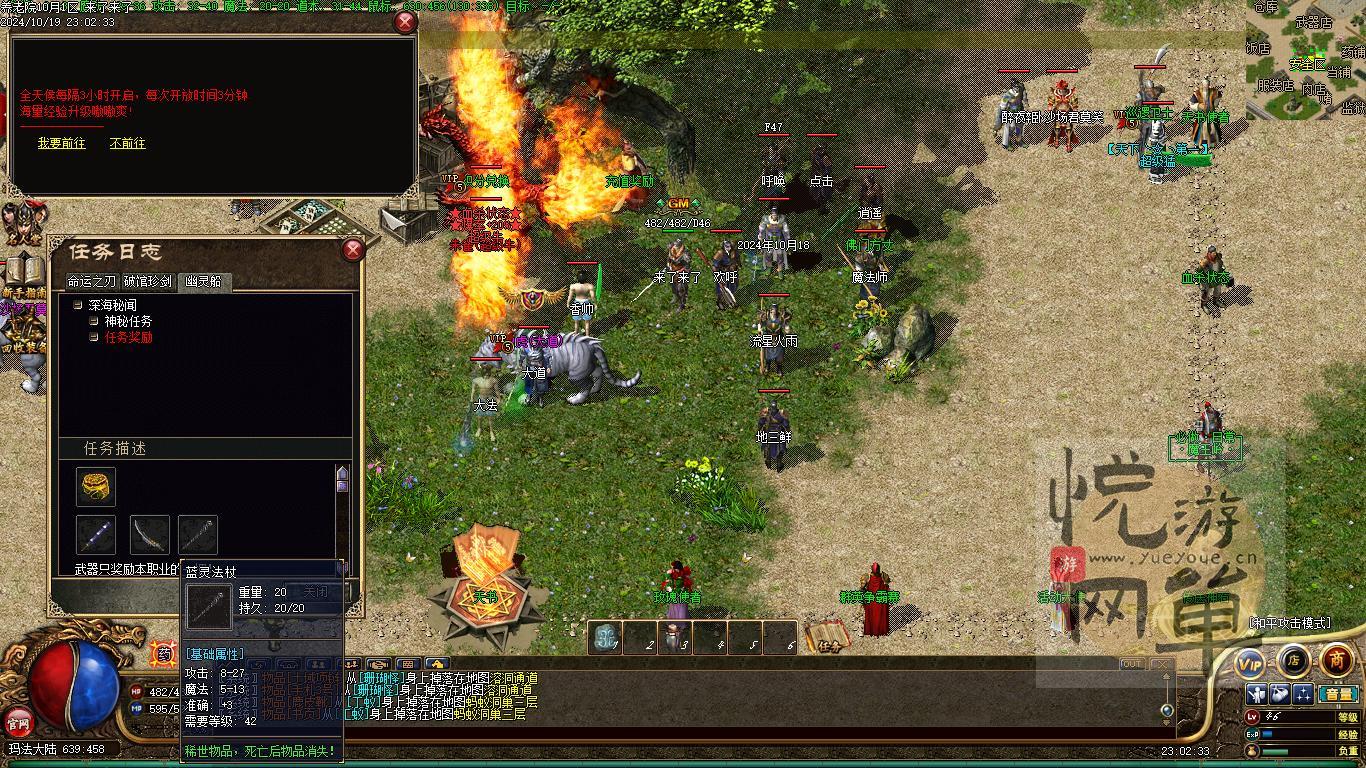Screen dimensions: 1366x768
Task: Close the top-left event dialog
Action: (x=405, y=22)
